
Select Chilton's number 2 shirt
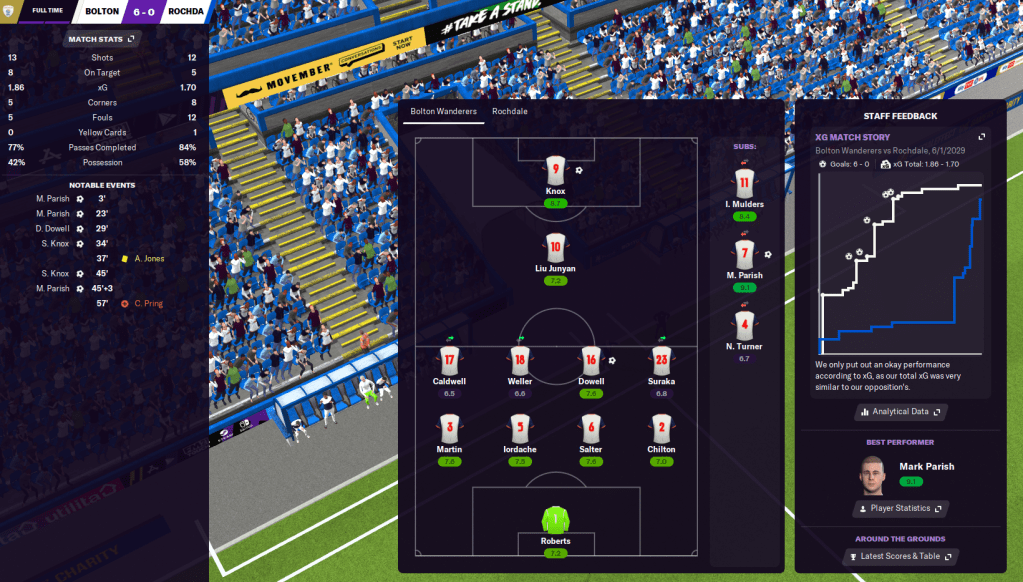tap(660, 428)
